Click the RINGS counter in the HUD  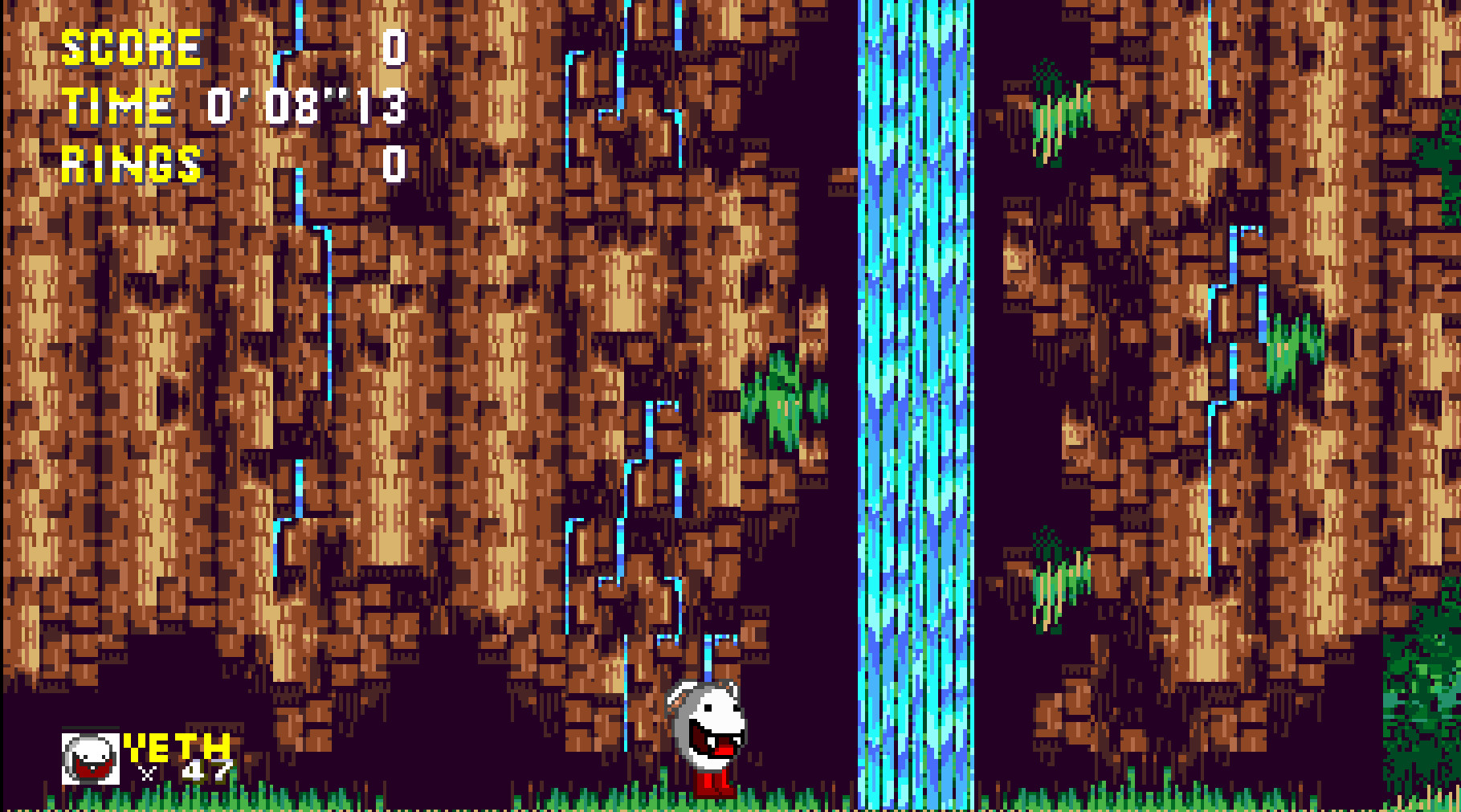133,165
